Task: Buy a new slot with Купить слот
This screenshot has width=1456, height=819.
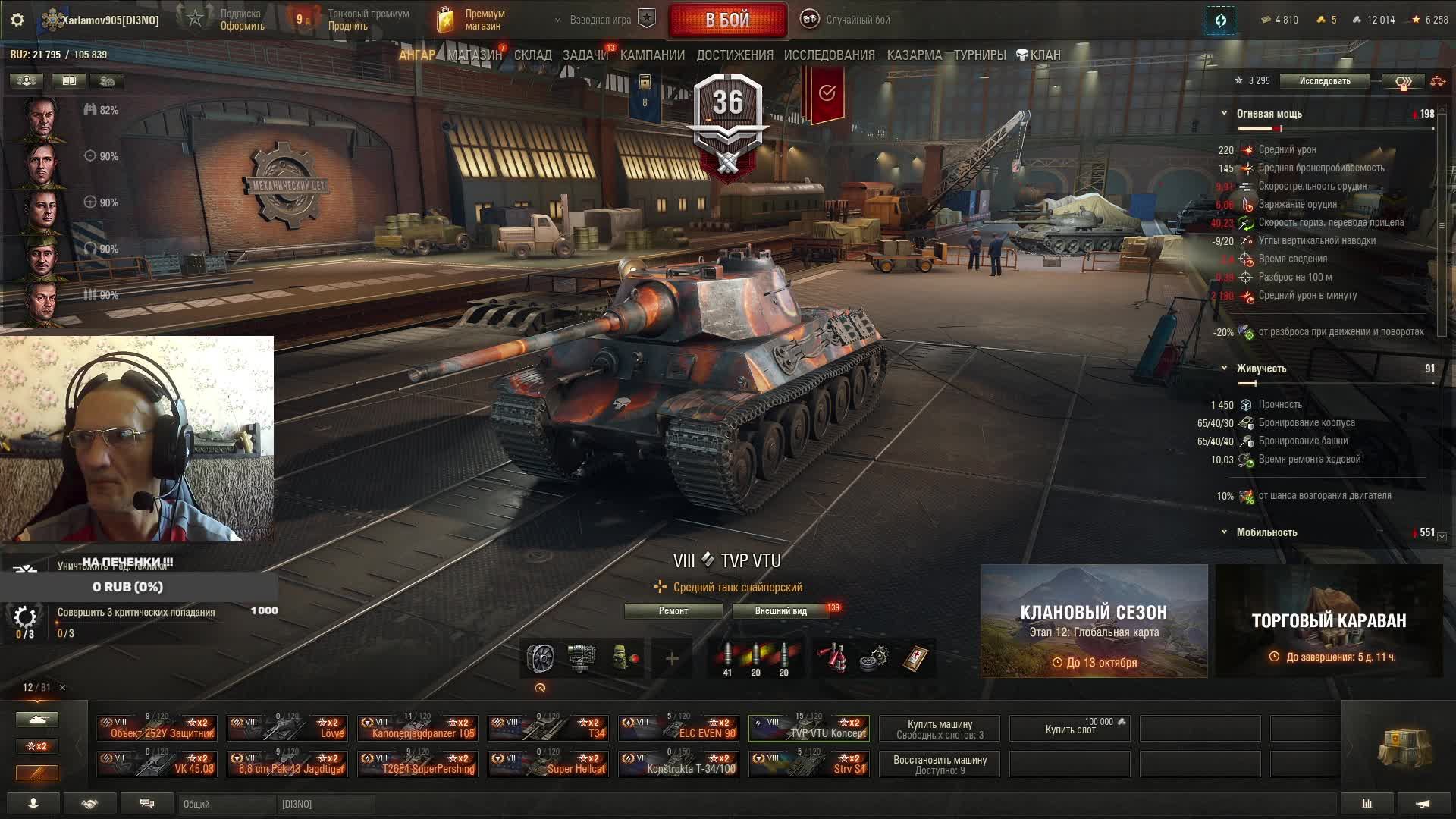Action: coord(1070,729)
